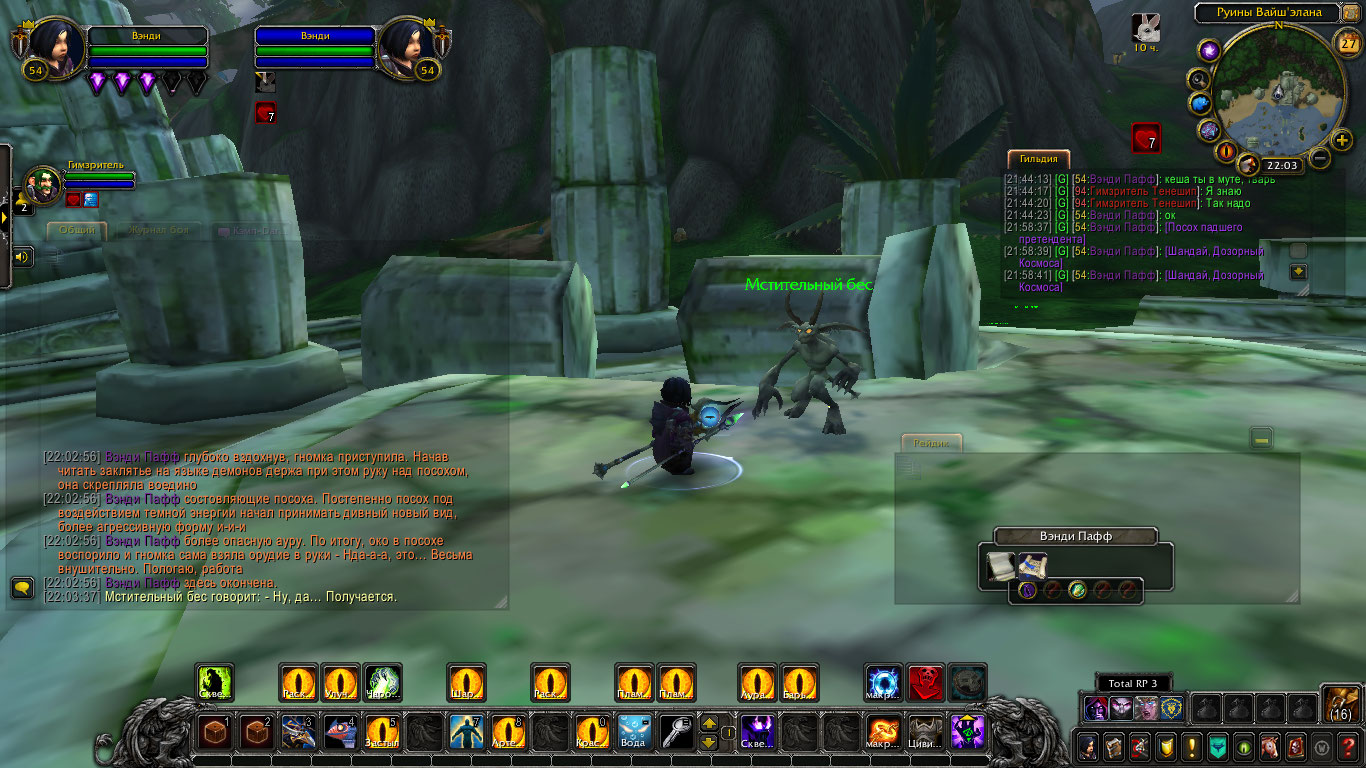
Task: Zoom out the minimap with the minus button
Action: click(1320, 158)
